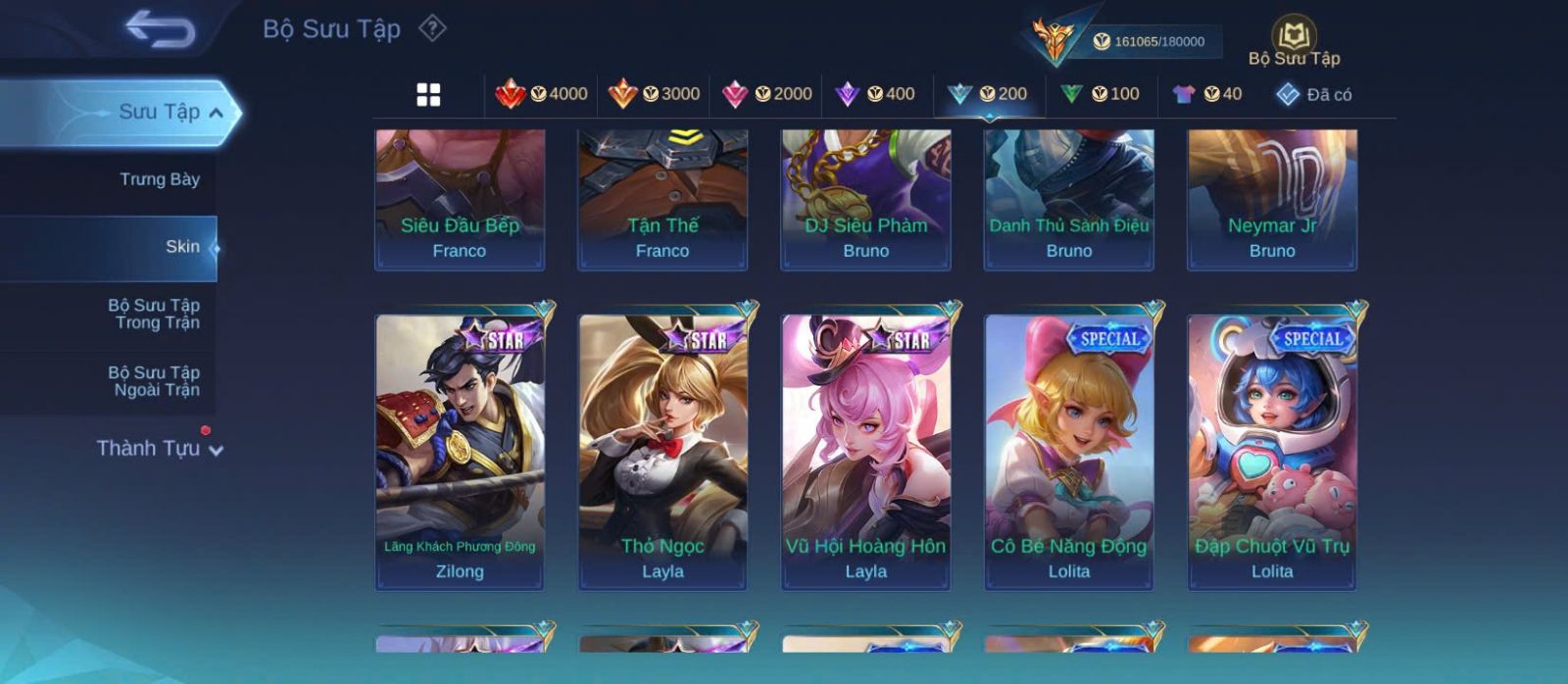Viewport: 1568px width, 684px height.
Task: Open Lolita's Đập Chuột Vũ Trụ skin
Action: pos(1272,451)
